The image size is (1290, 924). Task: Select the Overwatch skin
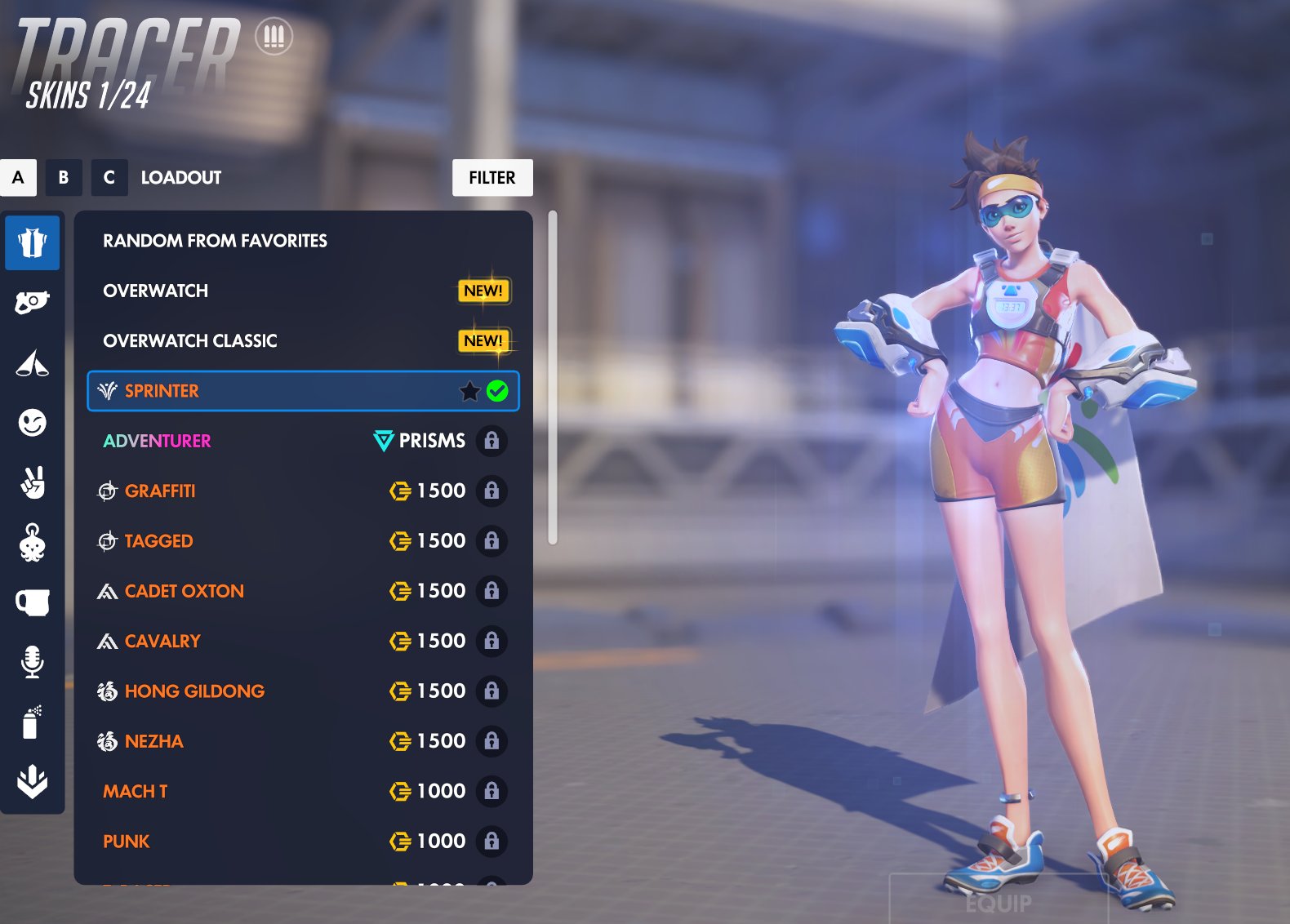tap(156, 291)
